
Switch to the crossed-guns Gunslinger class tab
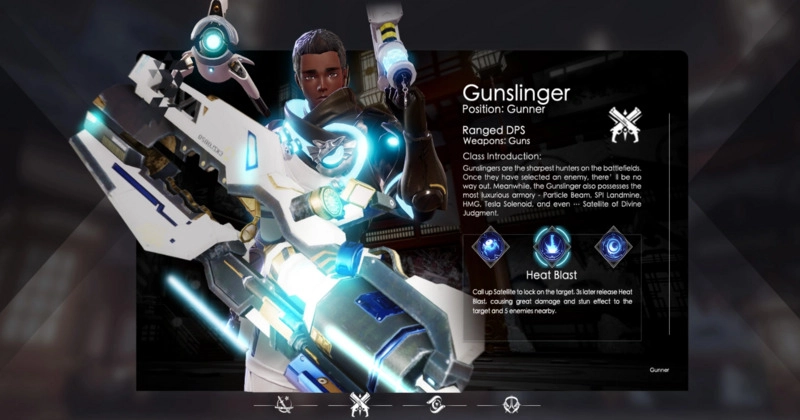point(359,404)
